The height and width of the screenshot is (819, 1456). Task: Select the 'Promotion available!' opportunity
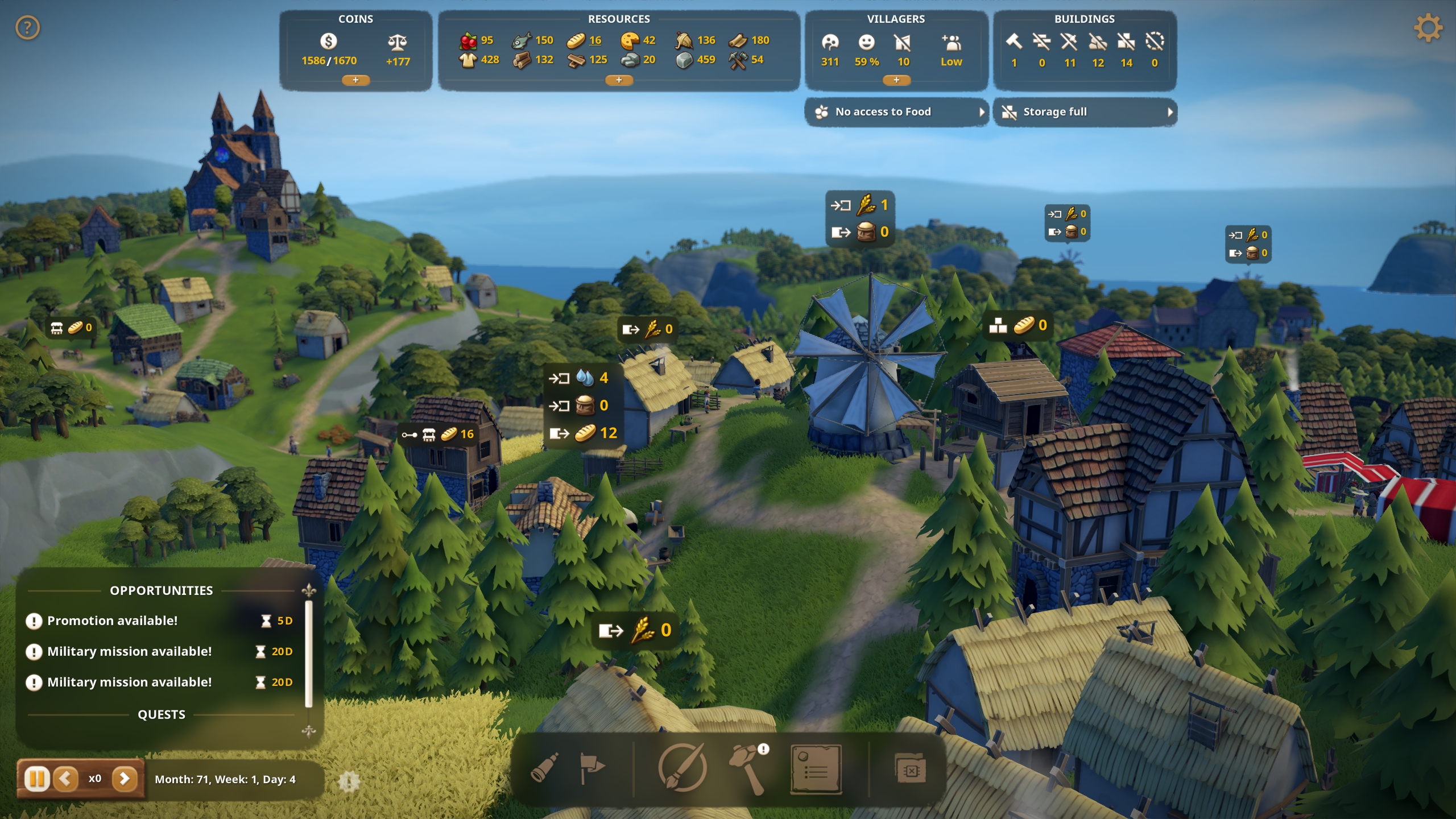point(113,621)
